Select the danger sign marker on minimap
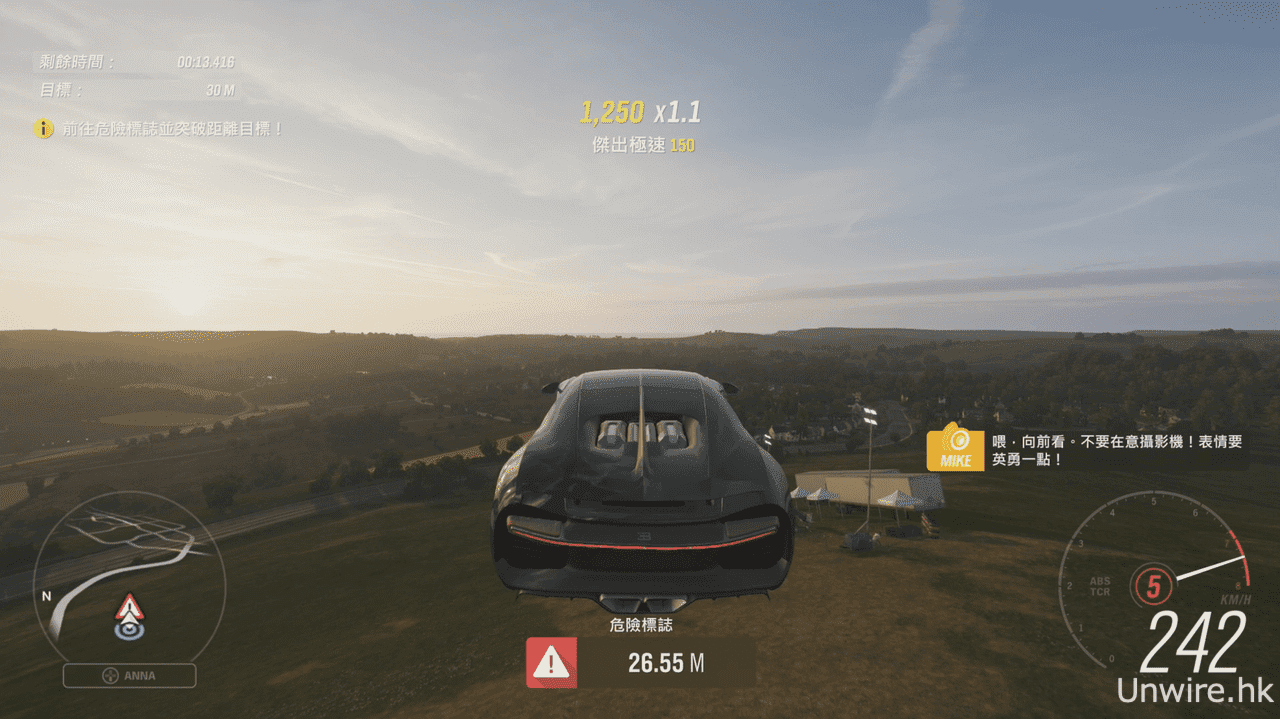The height and width of the screenshot is (719, 1280). pyautogui.click(x=129, y=607)
